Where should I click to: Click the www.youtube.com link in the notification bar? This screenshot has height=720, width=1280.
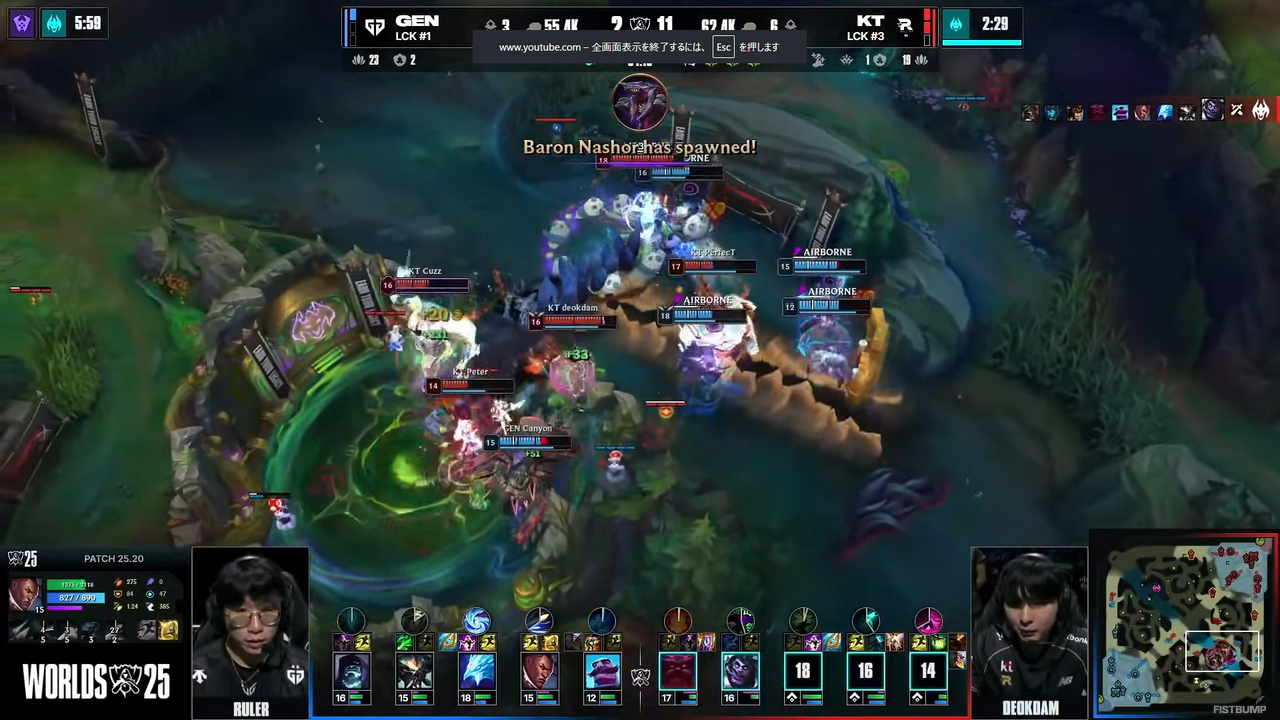[x=540, y=47]
